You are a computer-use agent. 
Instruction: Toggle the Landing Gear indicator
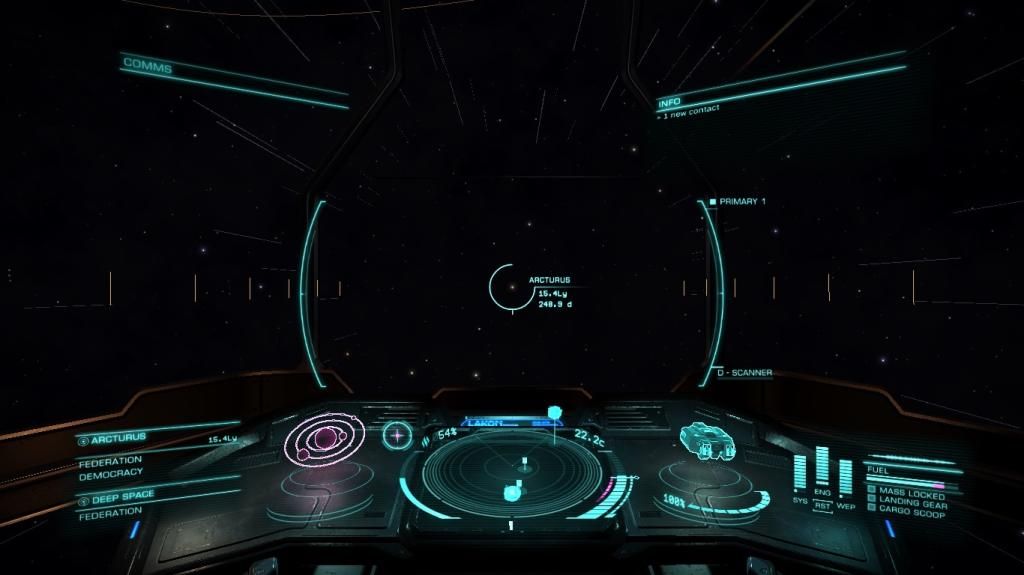(911, 503)
